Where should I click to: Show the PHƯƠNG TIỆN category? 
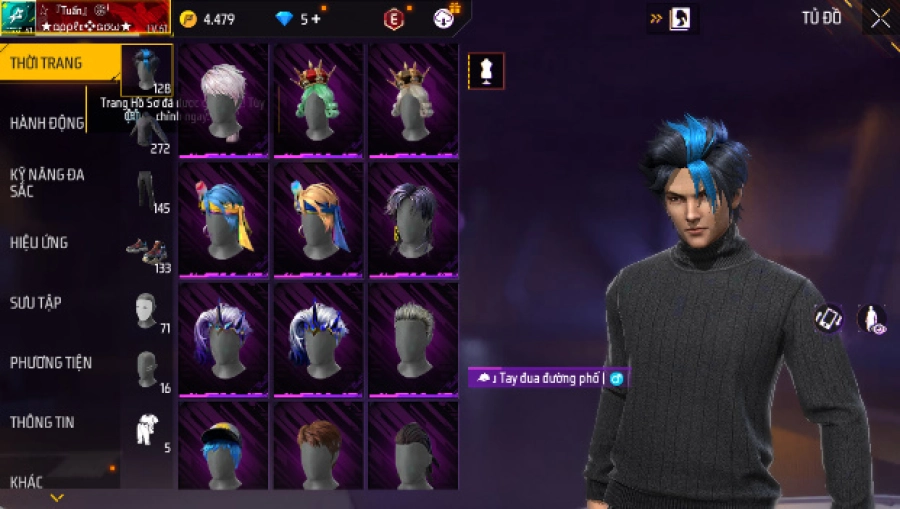(48, 362)
